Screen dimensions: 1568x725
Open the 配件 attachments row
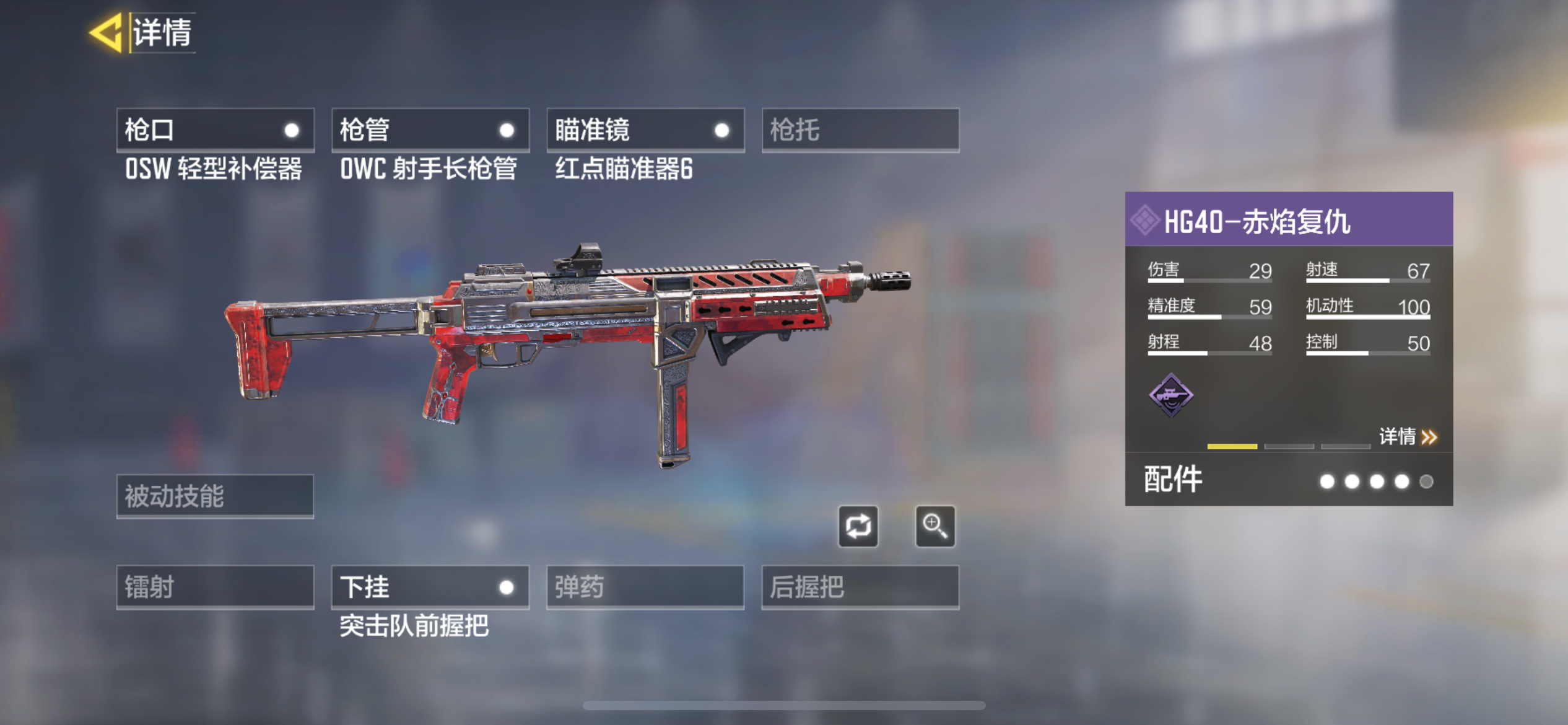(x=1288, y=480)
